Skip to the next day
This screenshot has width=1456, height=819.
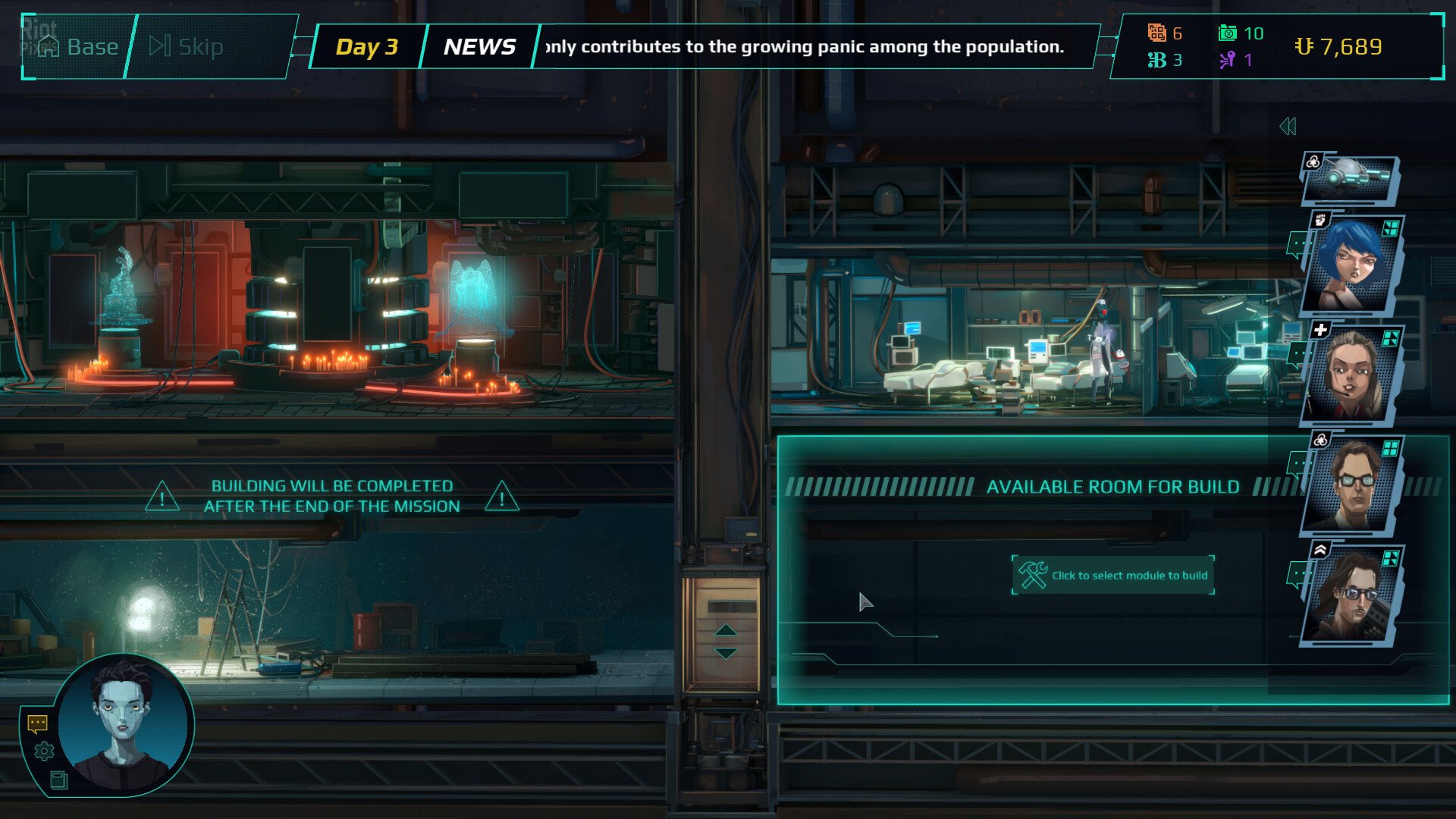187,47
